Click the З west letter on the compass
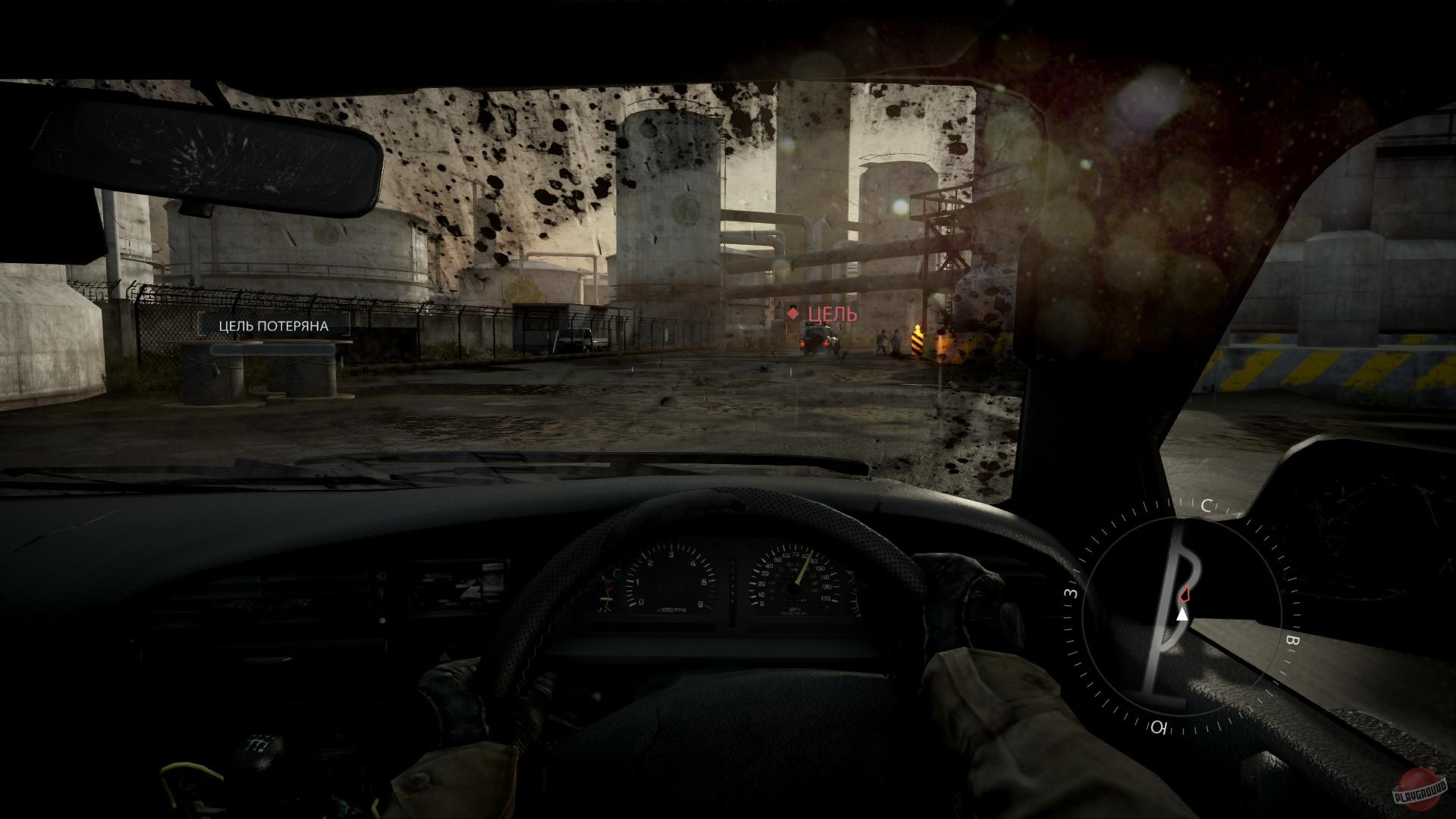Image resolution: width=1456 pixels, height=819 pixels. click(1069, 594)
